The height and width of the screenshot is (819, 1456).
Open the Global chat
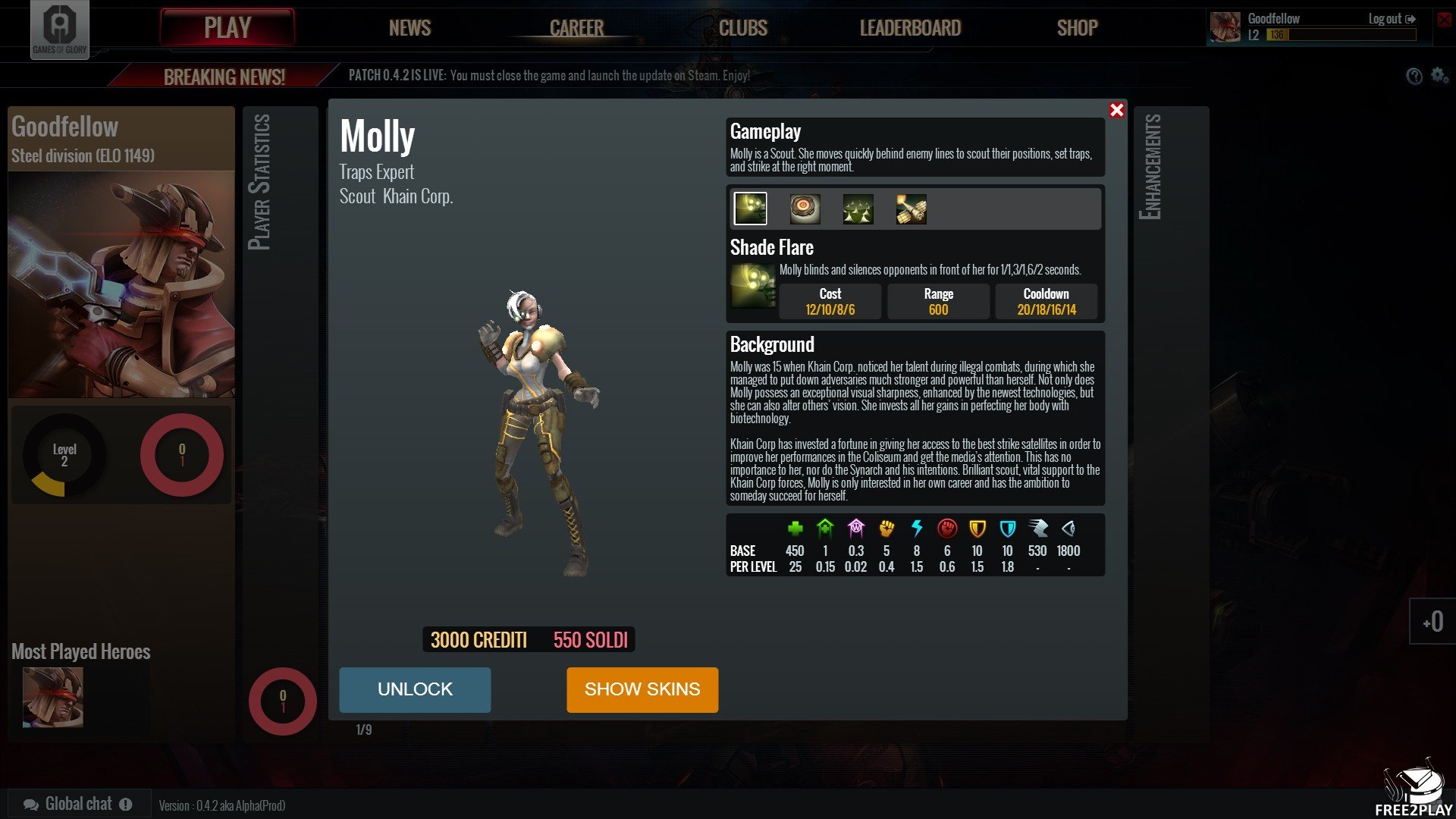coord(77,804)
